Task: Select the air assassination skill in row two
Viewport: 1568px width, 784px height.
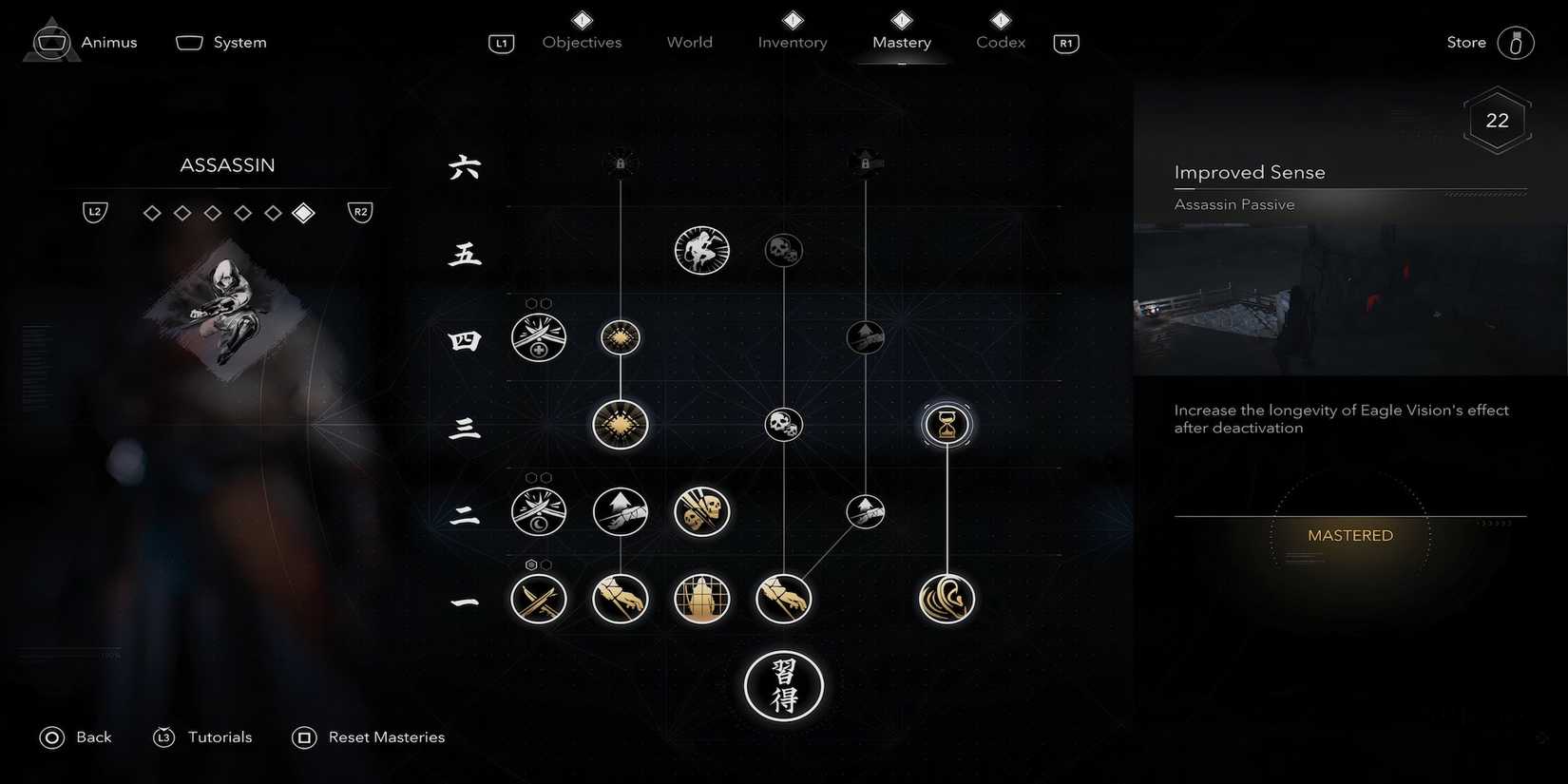Action: tap(620, 511)
